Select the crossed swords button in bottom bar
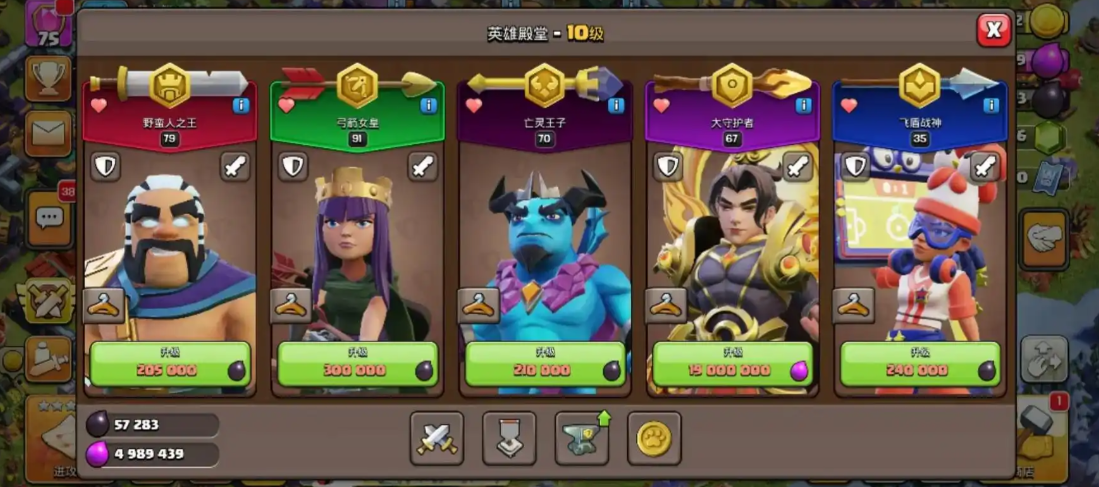 pos(436,438)
